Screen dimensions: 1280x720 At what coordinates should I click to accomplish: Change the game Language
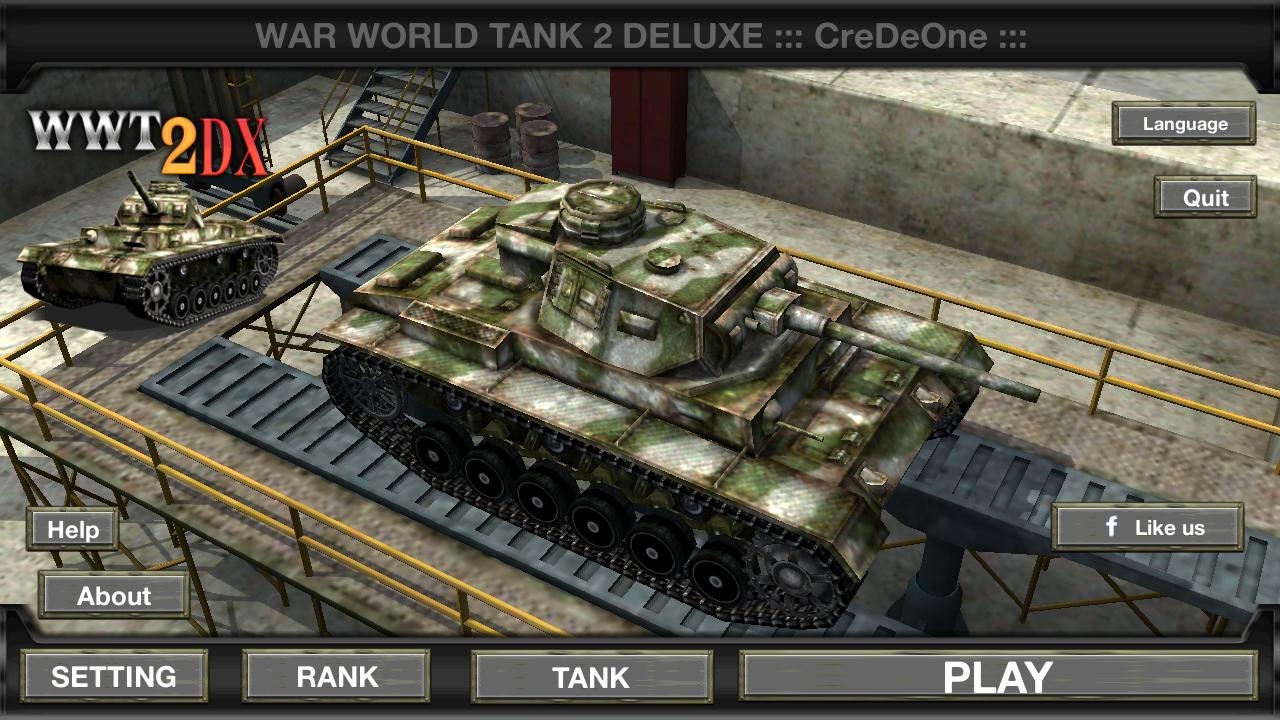[x=1184, y=124]
